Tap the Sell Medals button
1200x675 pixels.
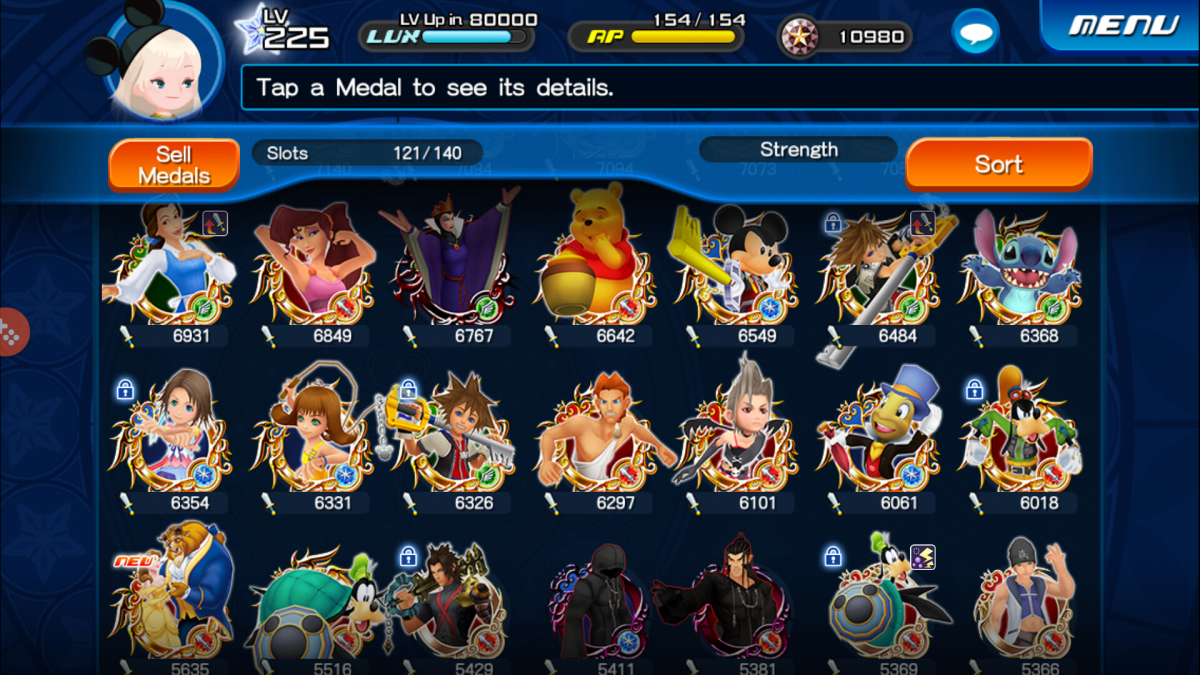click(174, 165)
